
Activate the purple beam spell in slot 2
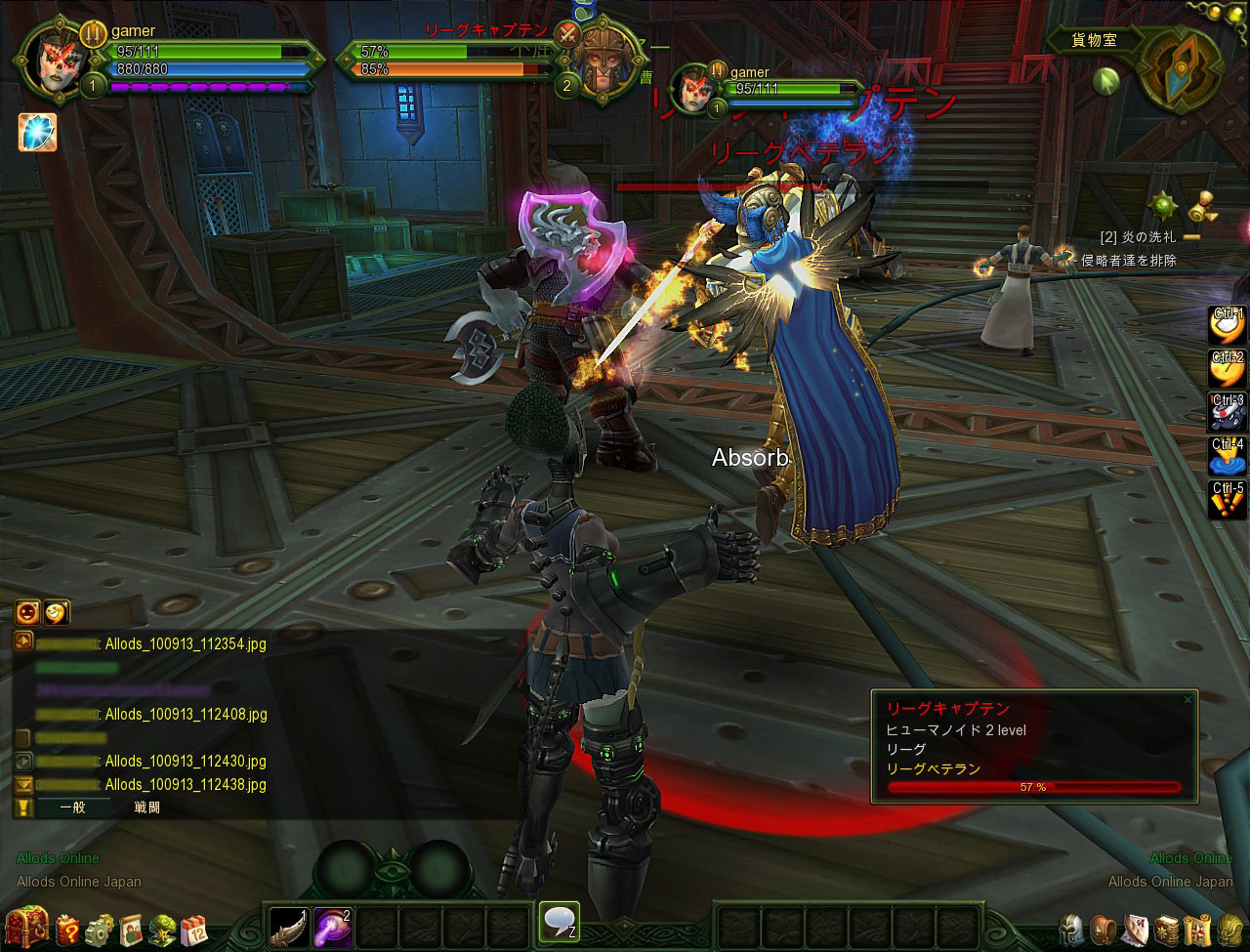[332, 926]
